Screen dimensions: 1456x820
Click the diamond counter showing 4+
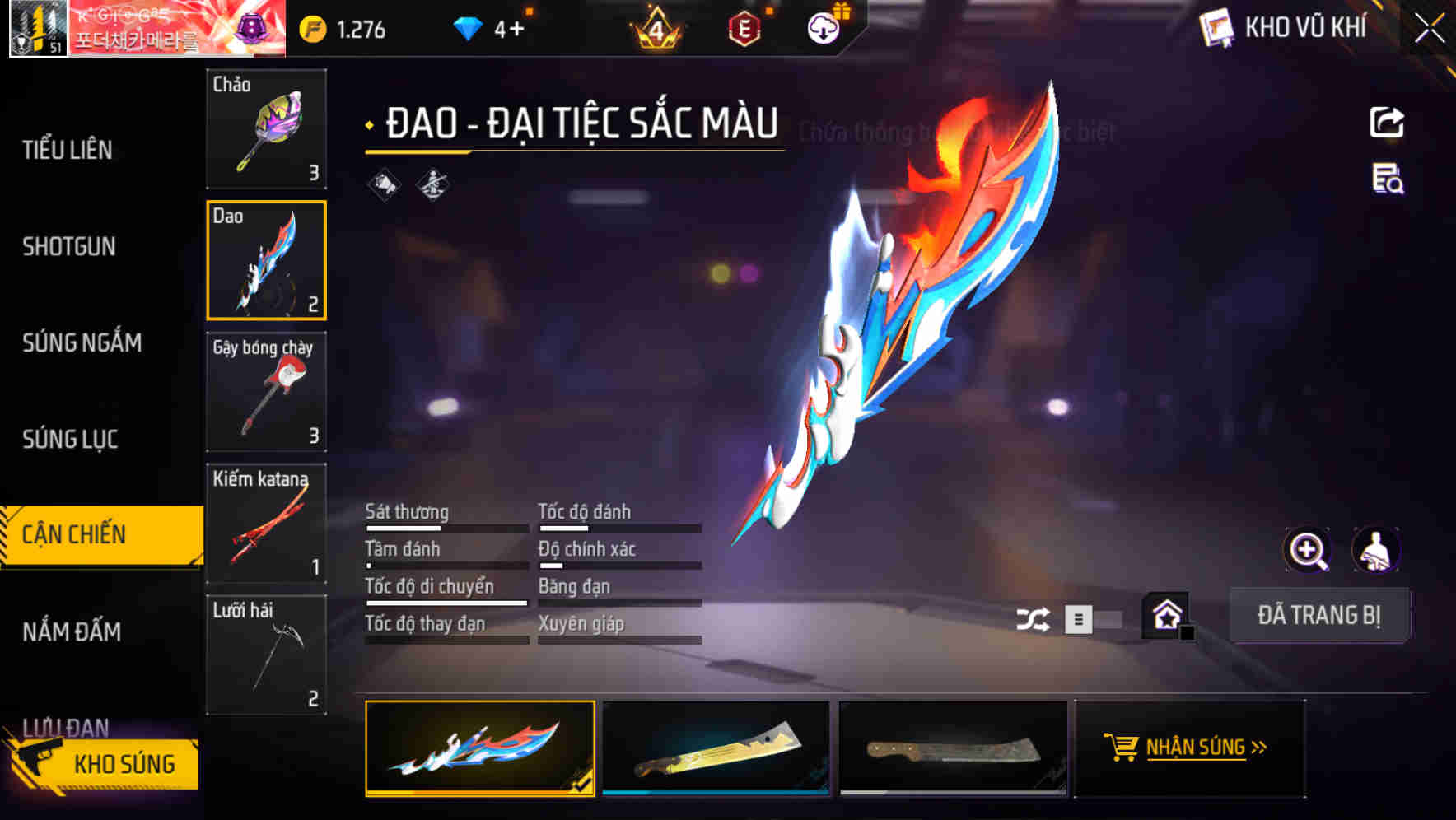(x=494, y=27)
